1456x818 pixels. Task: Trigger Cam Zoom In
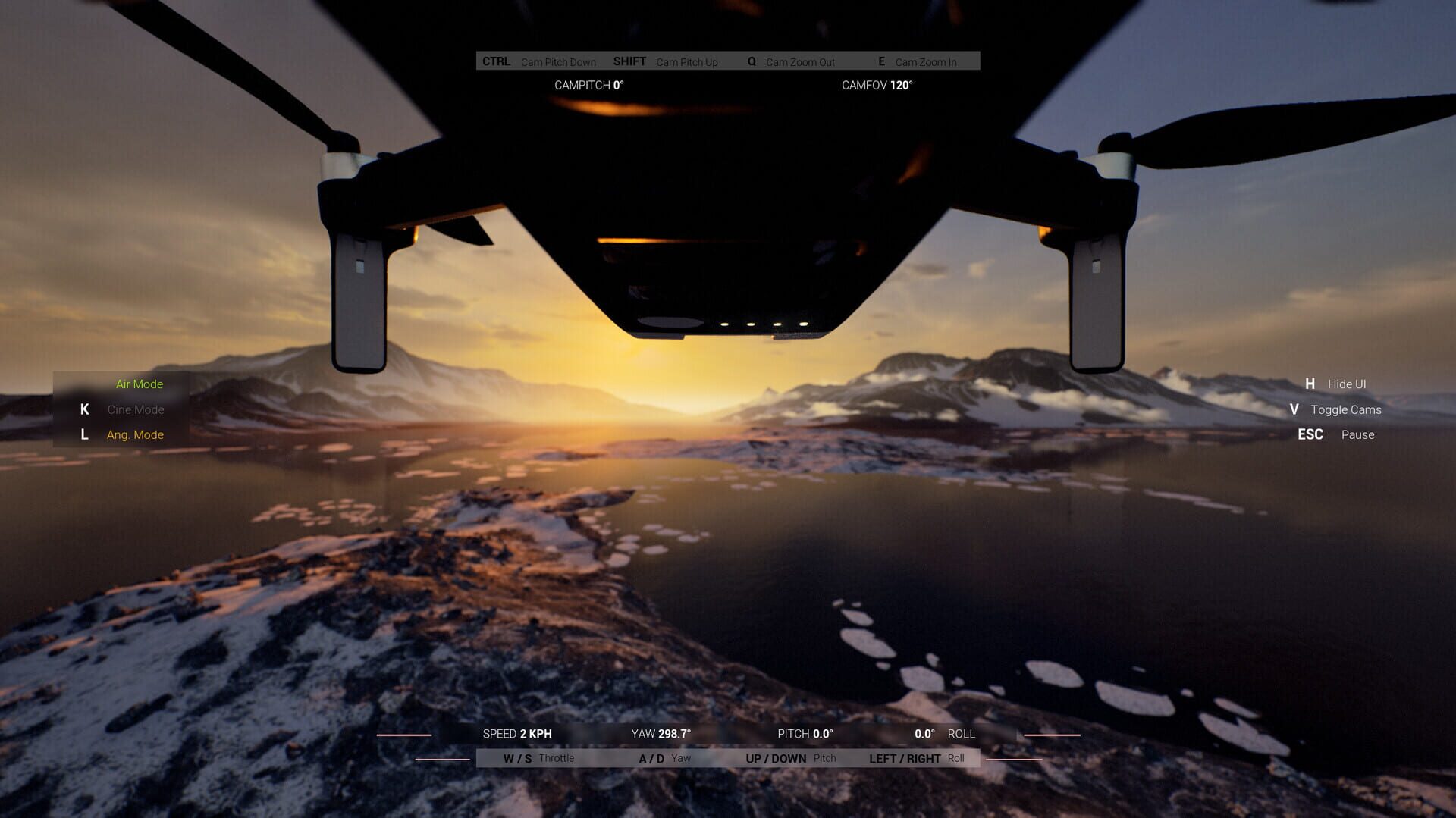[x=918, y=61]
